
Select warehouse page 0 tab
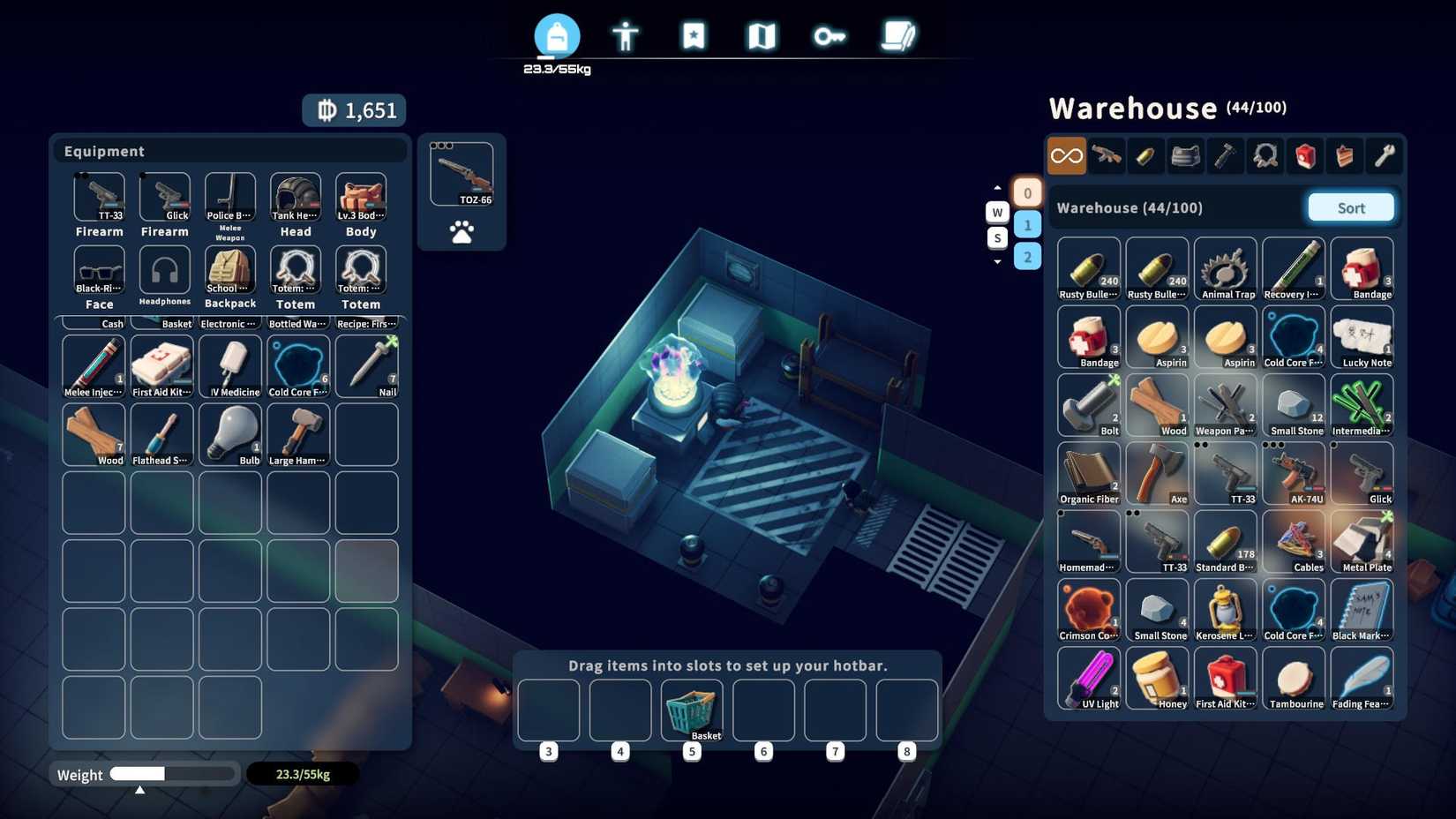(x=1027, y=192)
